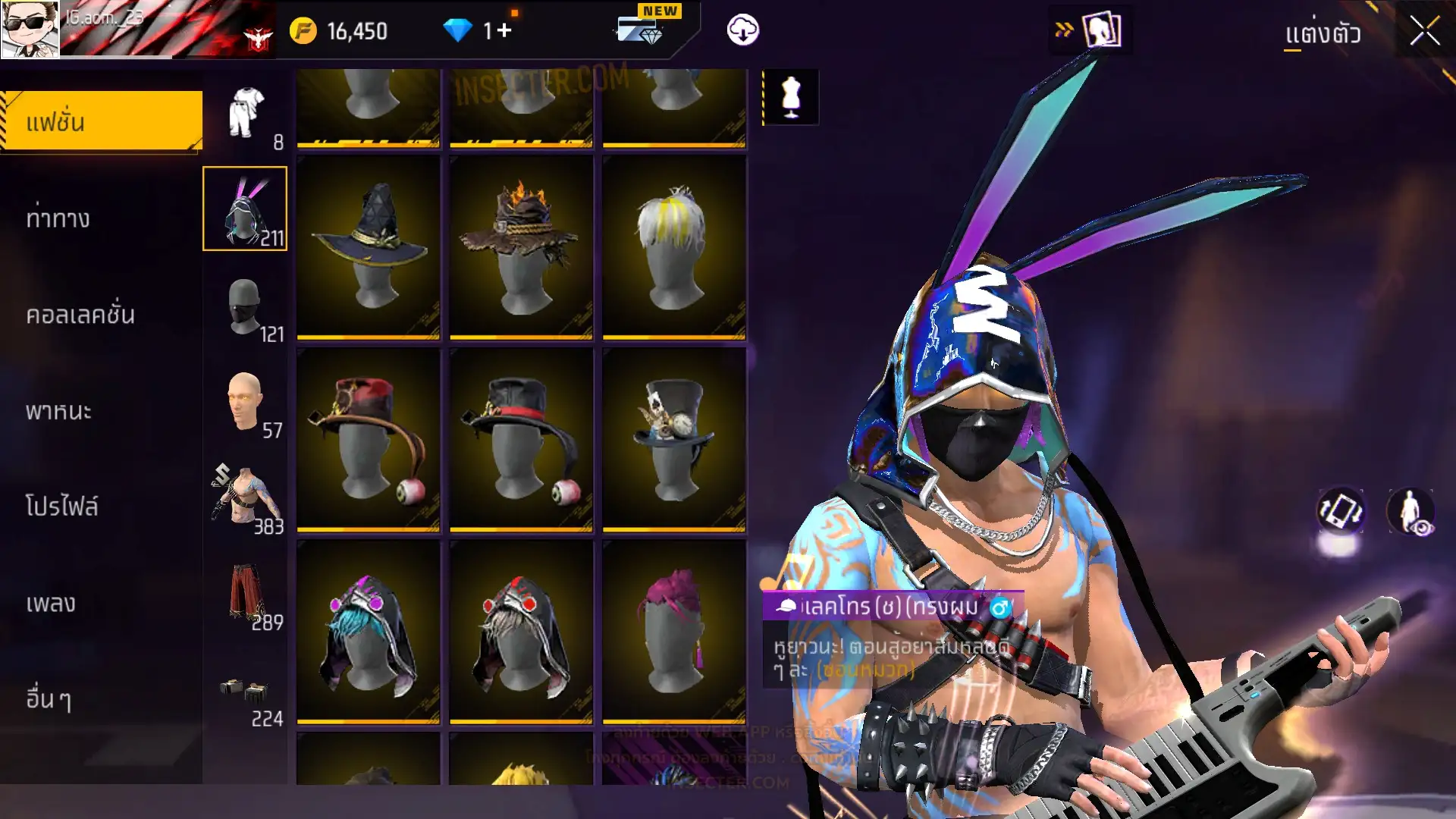Select the white outfit set subcategory
Image resolution: width=1456 pixels, height=819 pixels.
click(246, 114)
